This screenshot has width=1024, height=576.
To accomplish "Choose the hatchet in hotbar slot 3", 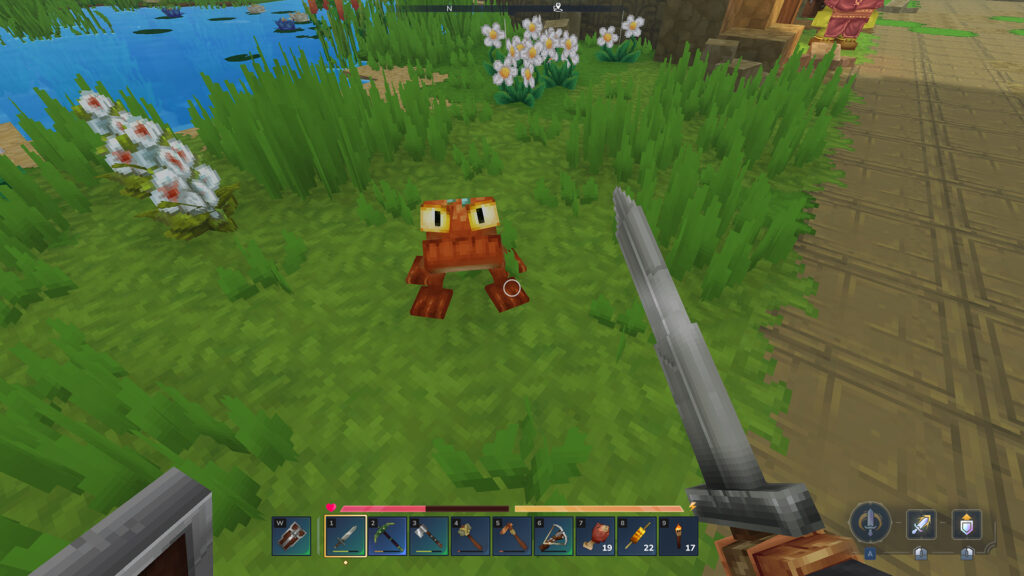I will coord(428,536).
